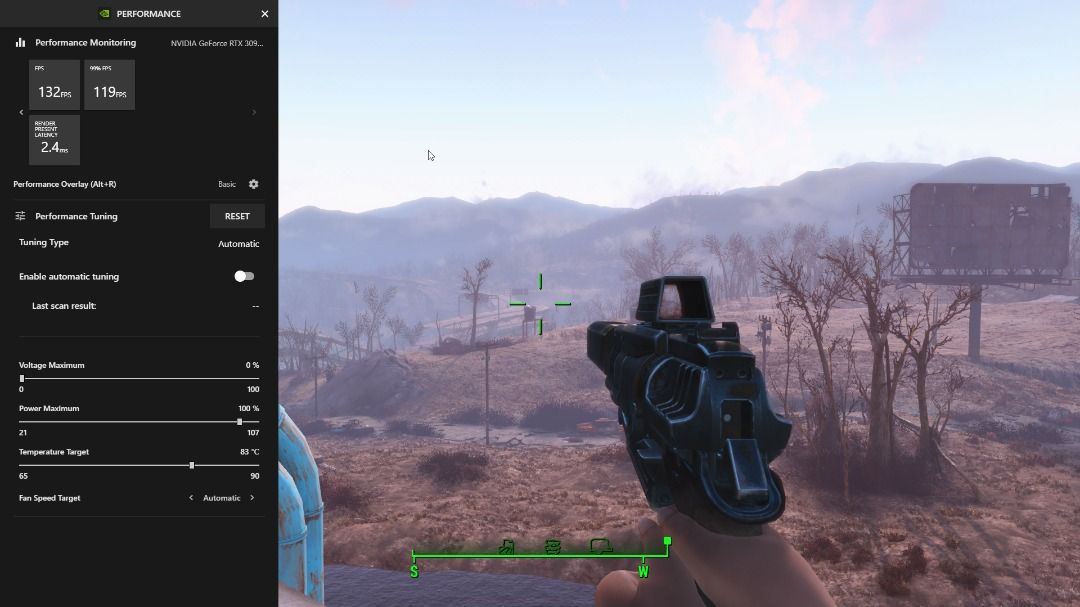Toggle the Enable automatic tuning switch

244,276
